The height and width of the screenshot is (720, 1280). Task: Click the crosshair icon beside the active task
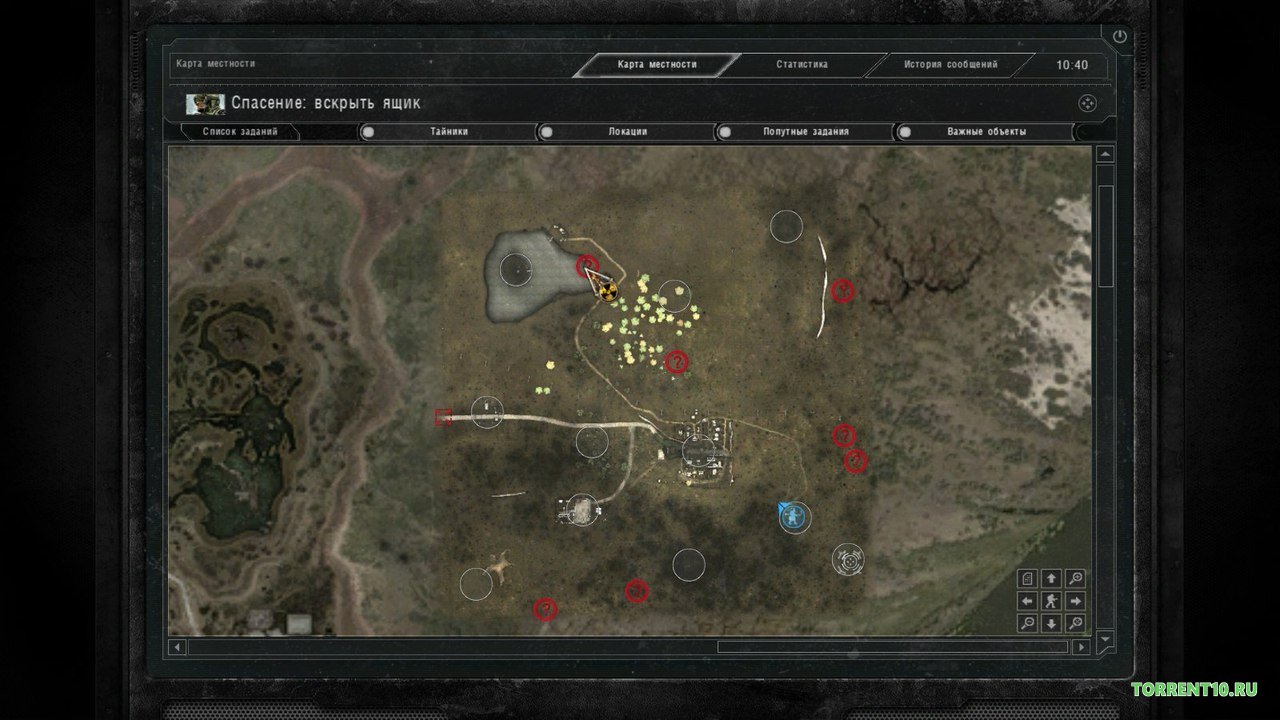coord(1087,103)
